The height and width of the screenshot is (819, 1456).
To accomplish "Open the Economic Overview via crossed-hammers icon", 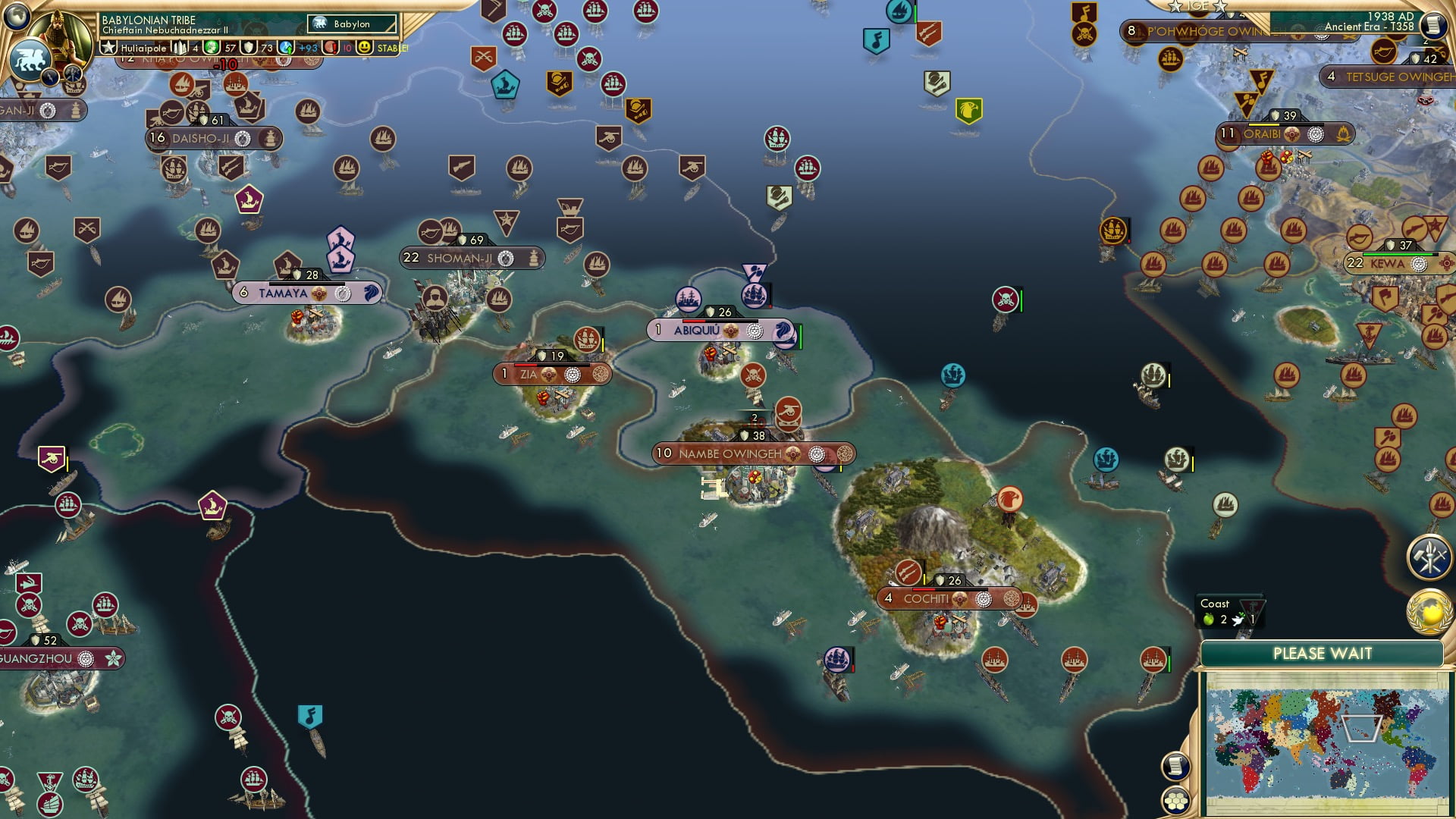I will 1429,557.
